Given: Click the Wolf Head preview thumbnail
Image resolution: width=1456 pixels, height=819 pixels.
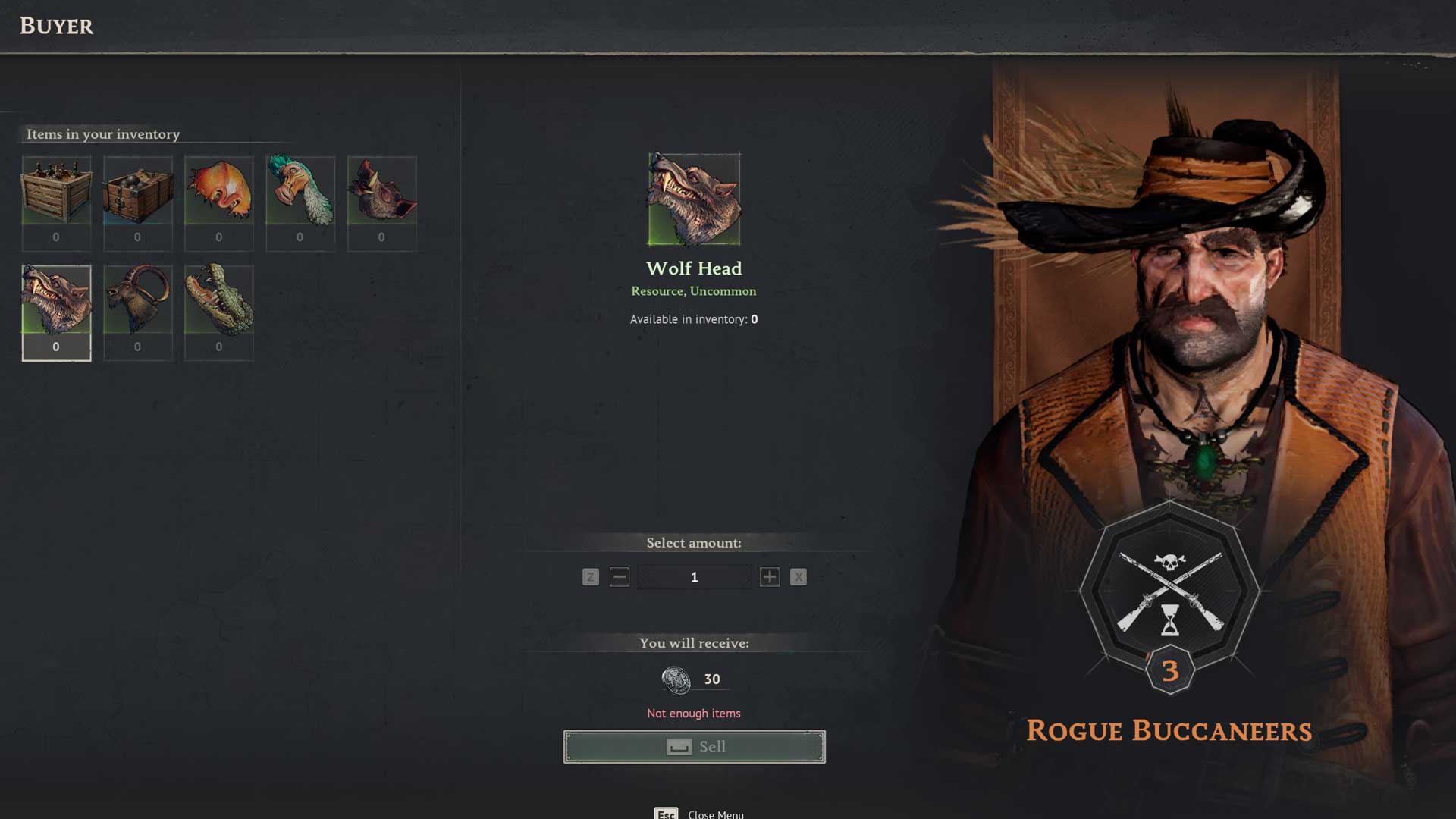Looking at the screenshot, I should coord(693,199).
